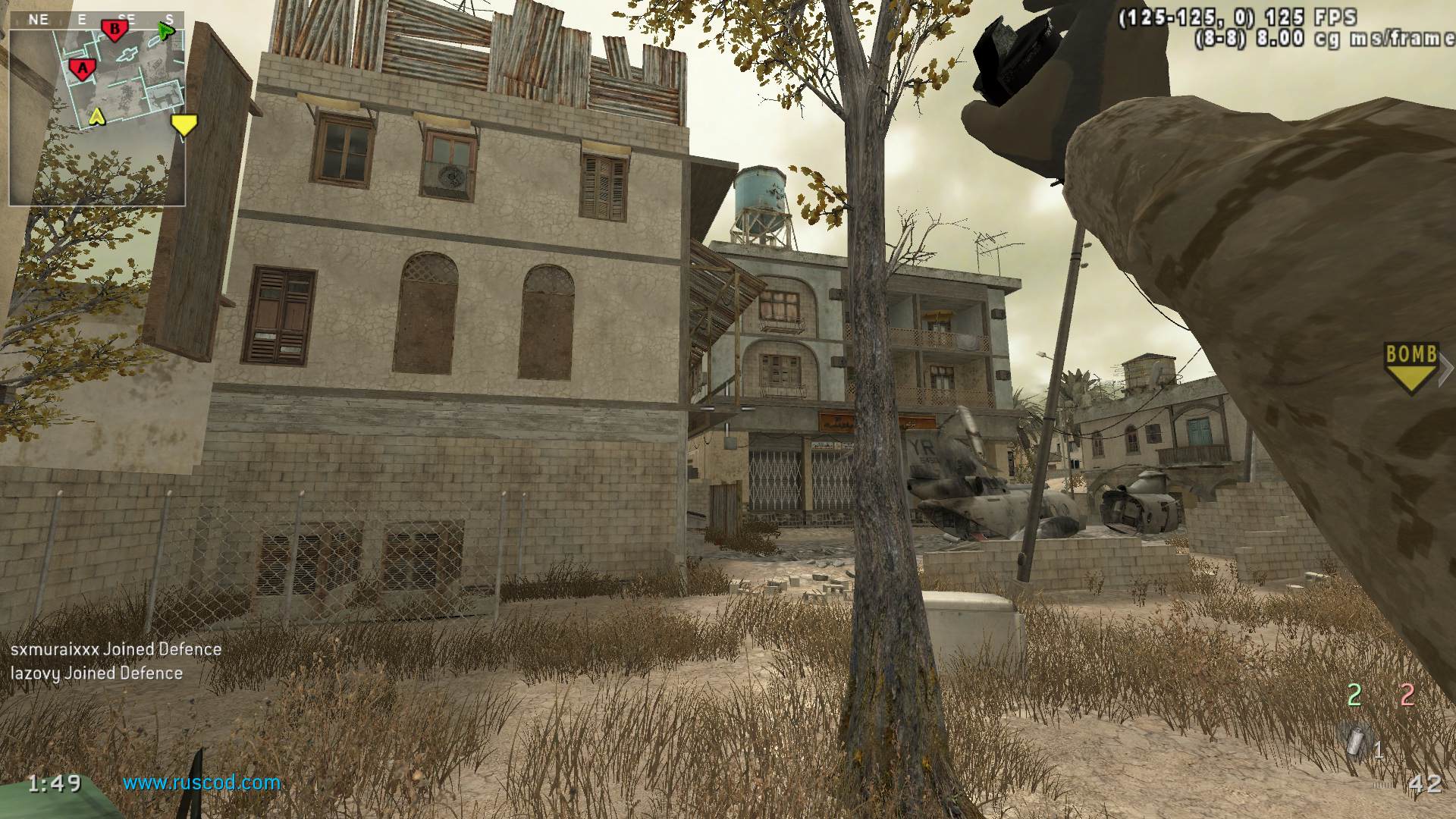Click the yellow BOMB waypoint marker
The height and width of the screenshot is (819, 1456).
pos(1411,367)
